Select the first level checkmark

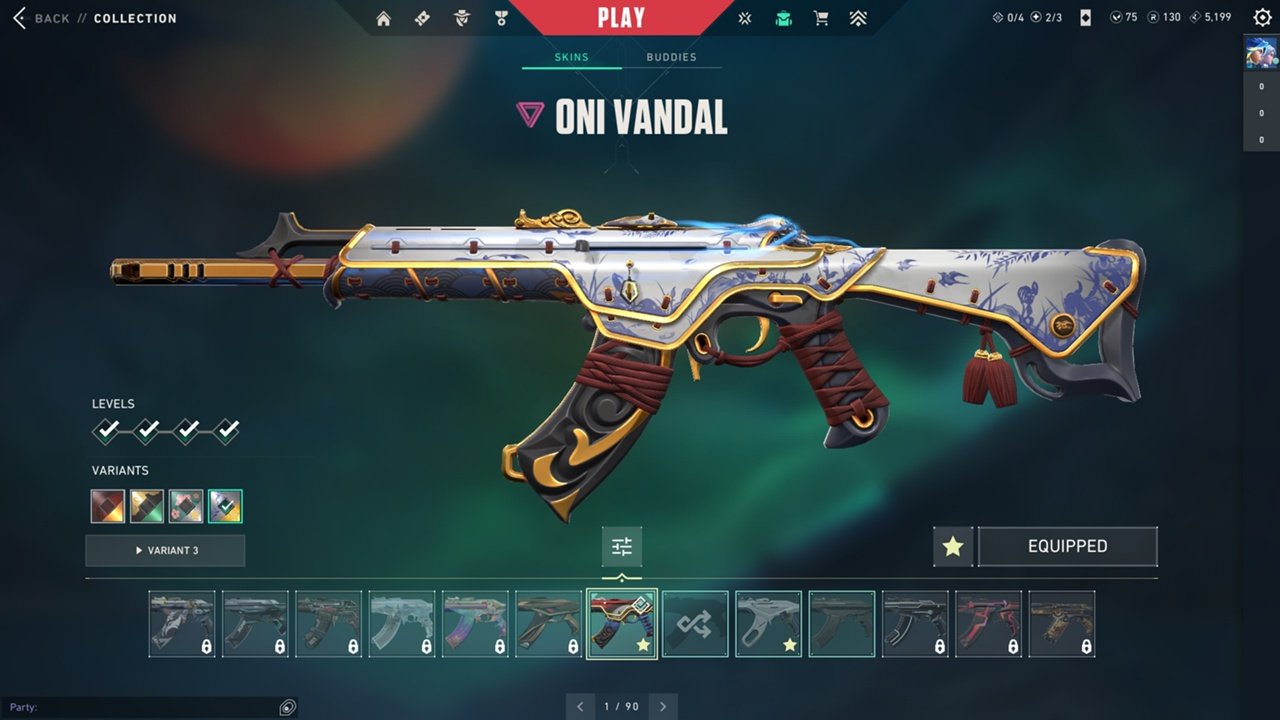pos(107,431)
